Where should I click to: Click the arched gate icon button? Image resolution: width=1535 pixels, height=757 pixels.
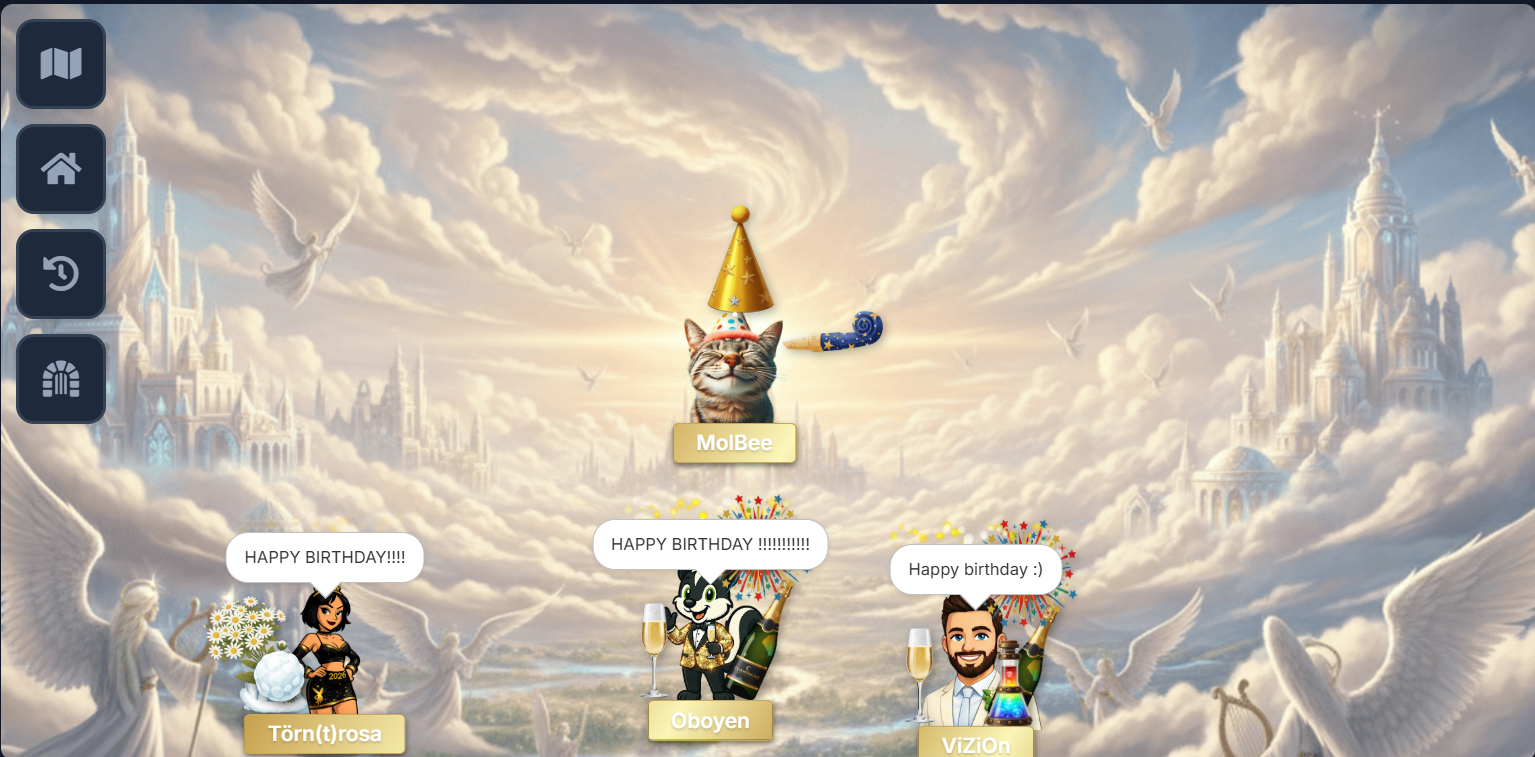[61, 379]
